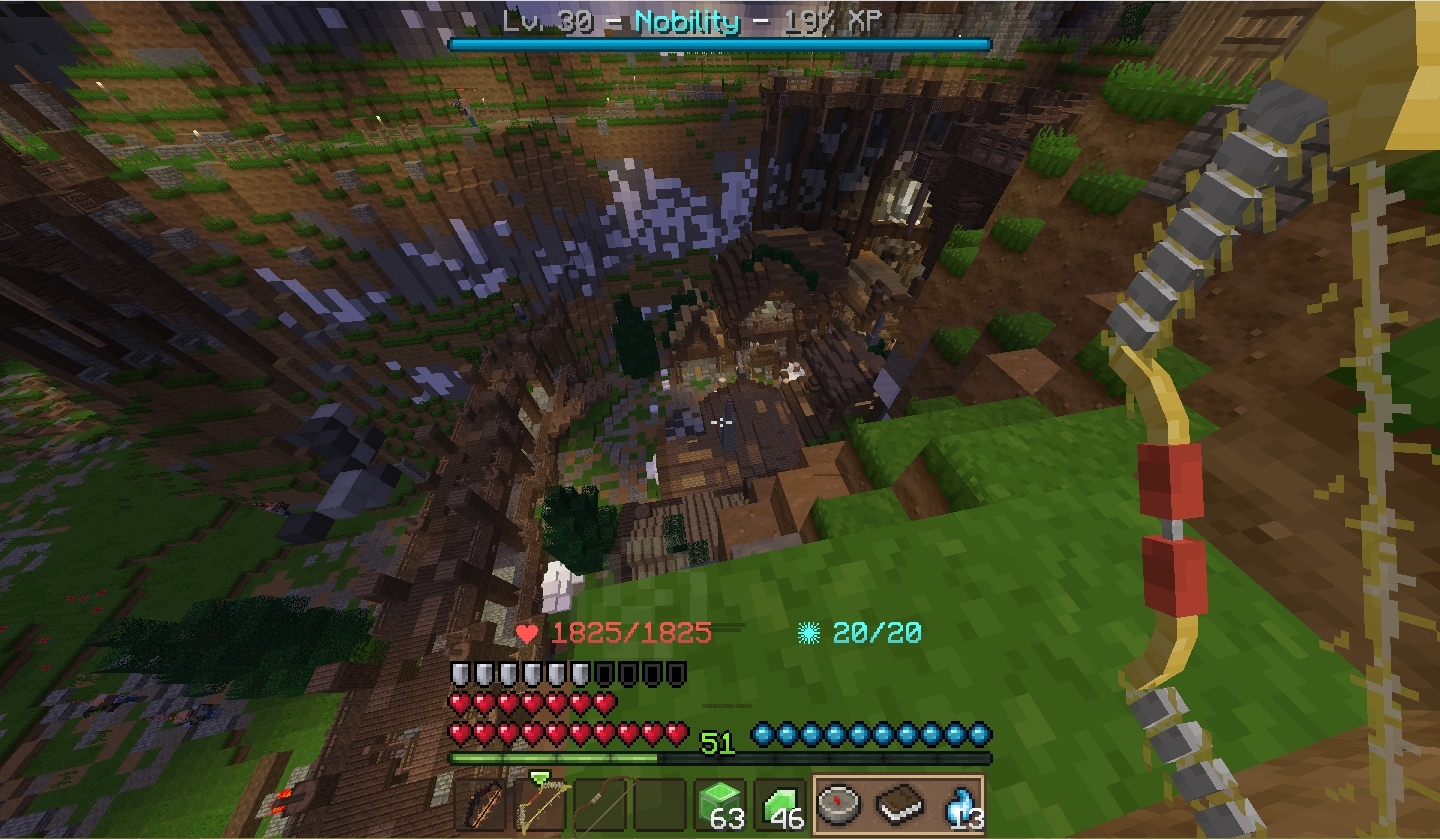Open the compass item slot

(840, 803)
